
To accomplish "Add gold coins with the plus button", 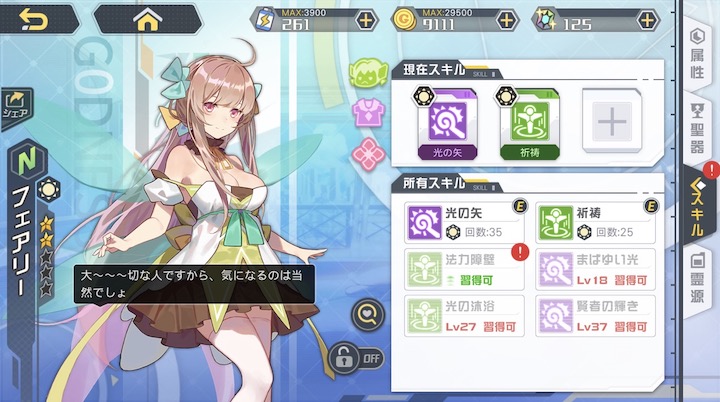I will 507,20.
